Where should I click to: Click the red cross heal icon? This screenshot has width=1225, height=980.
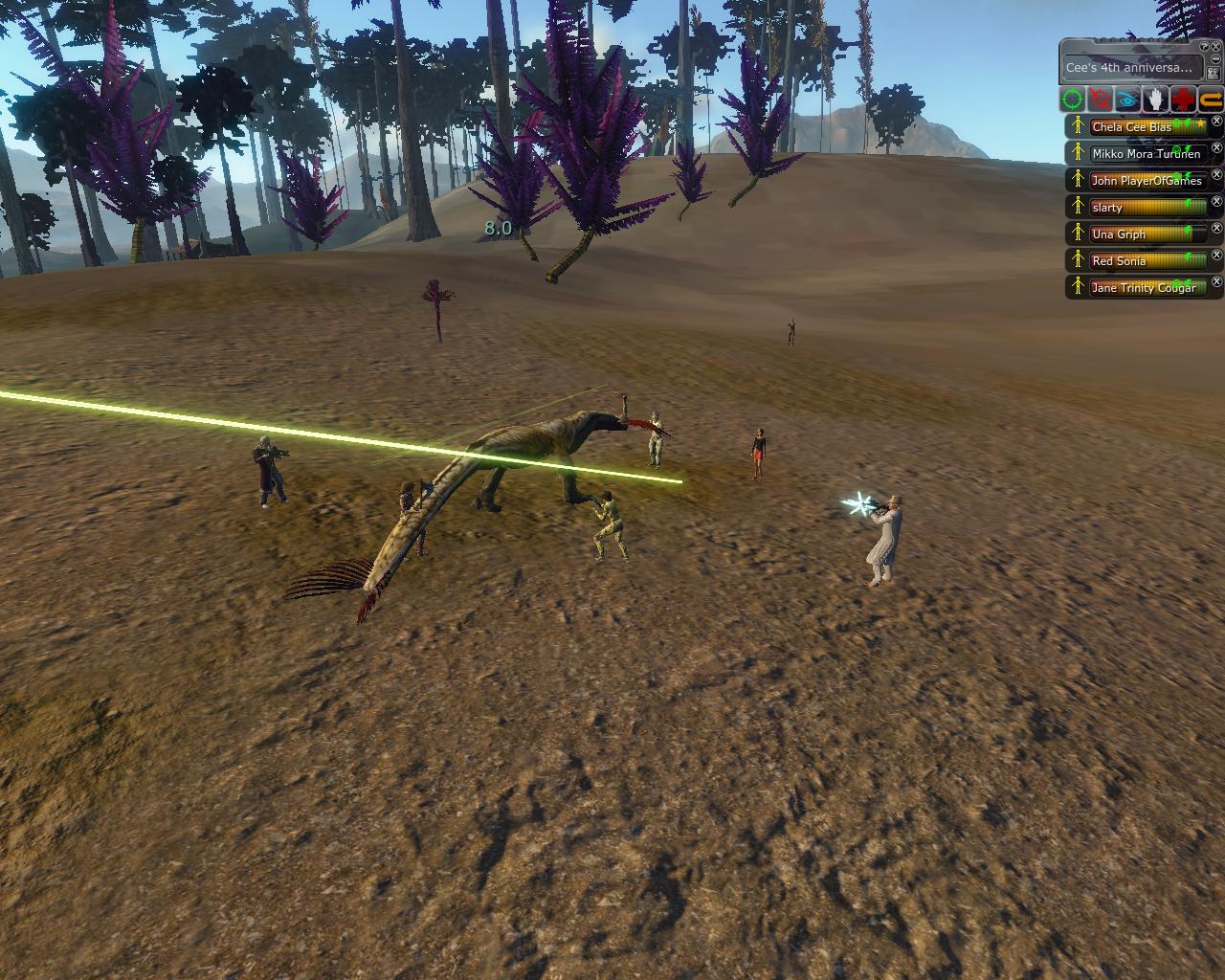click(x=1184, y=99)
